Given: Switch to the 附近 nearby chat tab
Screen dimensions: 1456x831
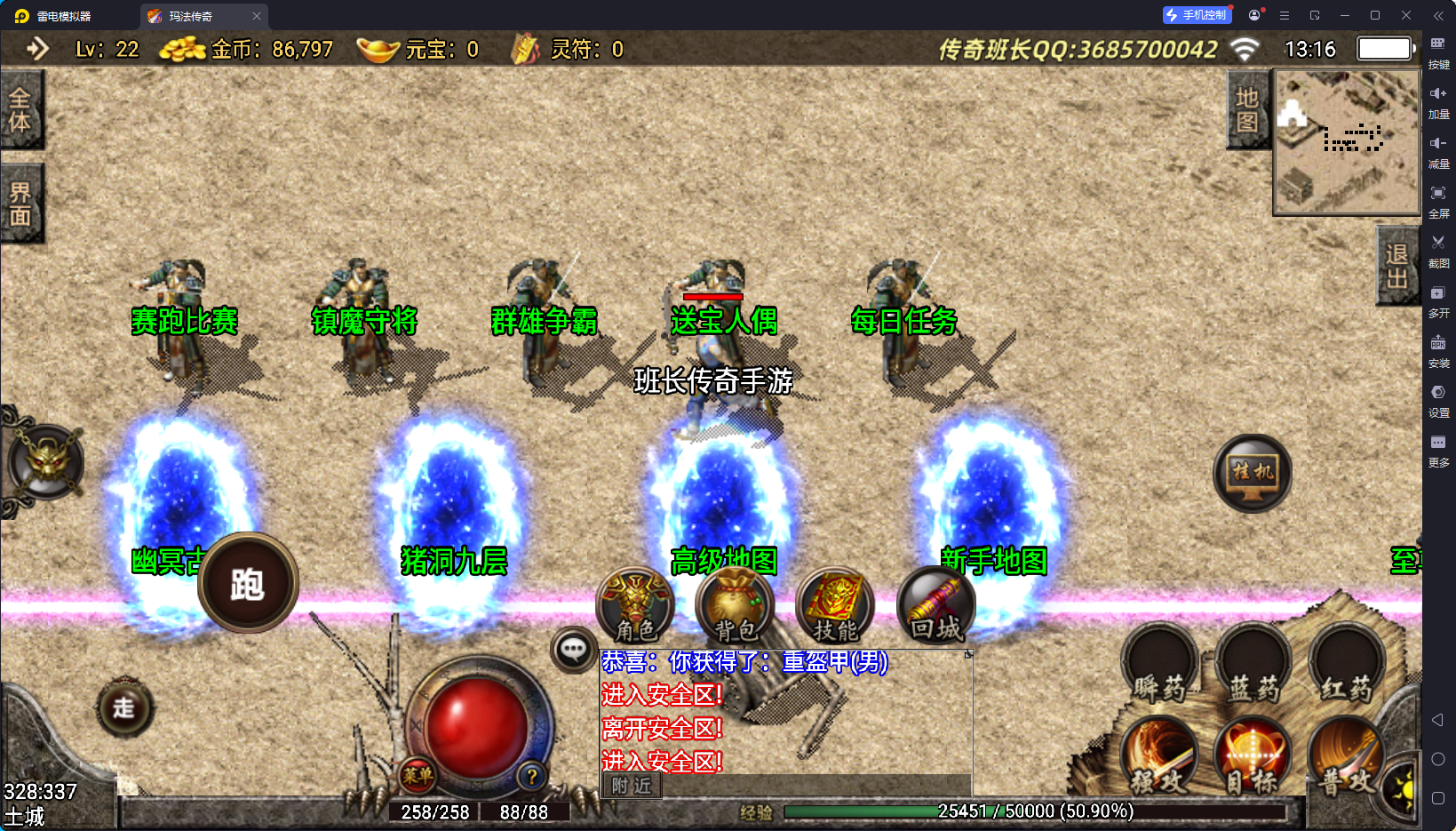Looking at the screenshot, I should click(x=632, y=786).
